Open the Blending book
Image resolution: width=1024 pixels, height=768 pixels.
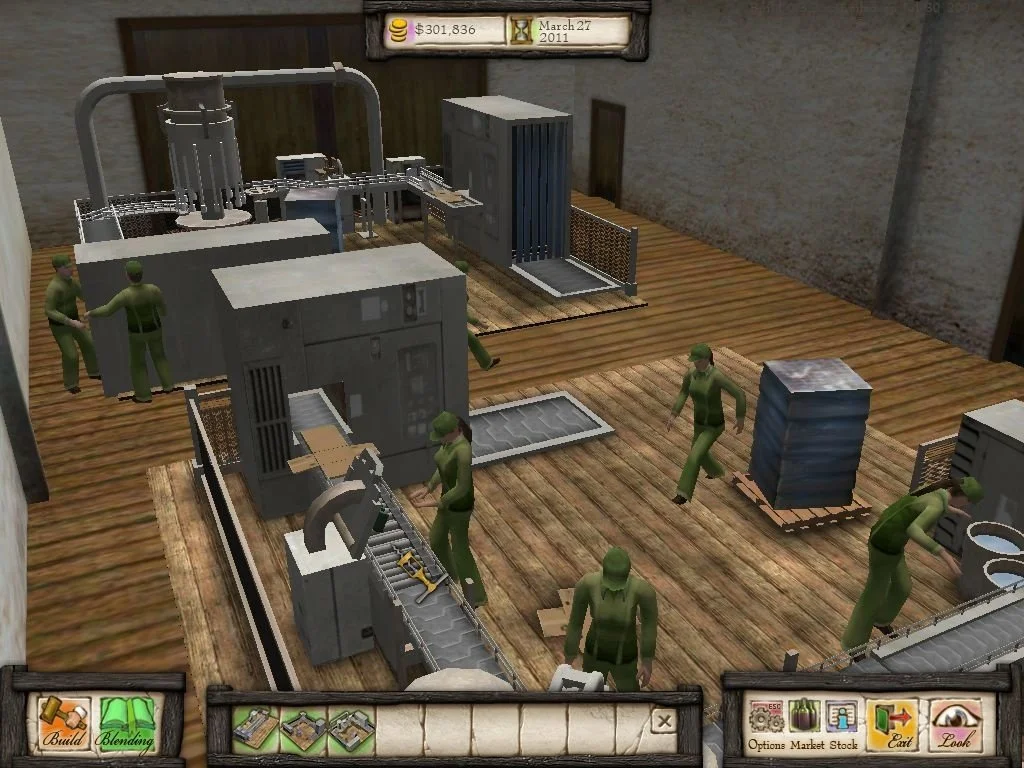point(127,723)
